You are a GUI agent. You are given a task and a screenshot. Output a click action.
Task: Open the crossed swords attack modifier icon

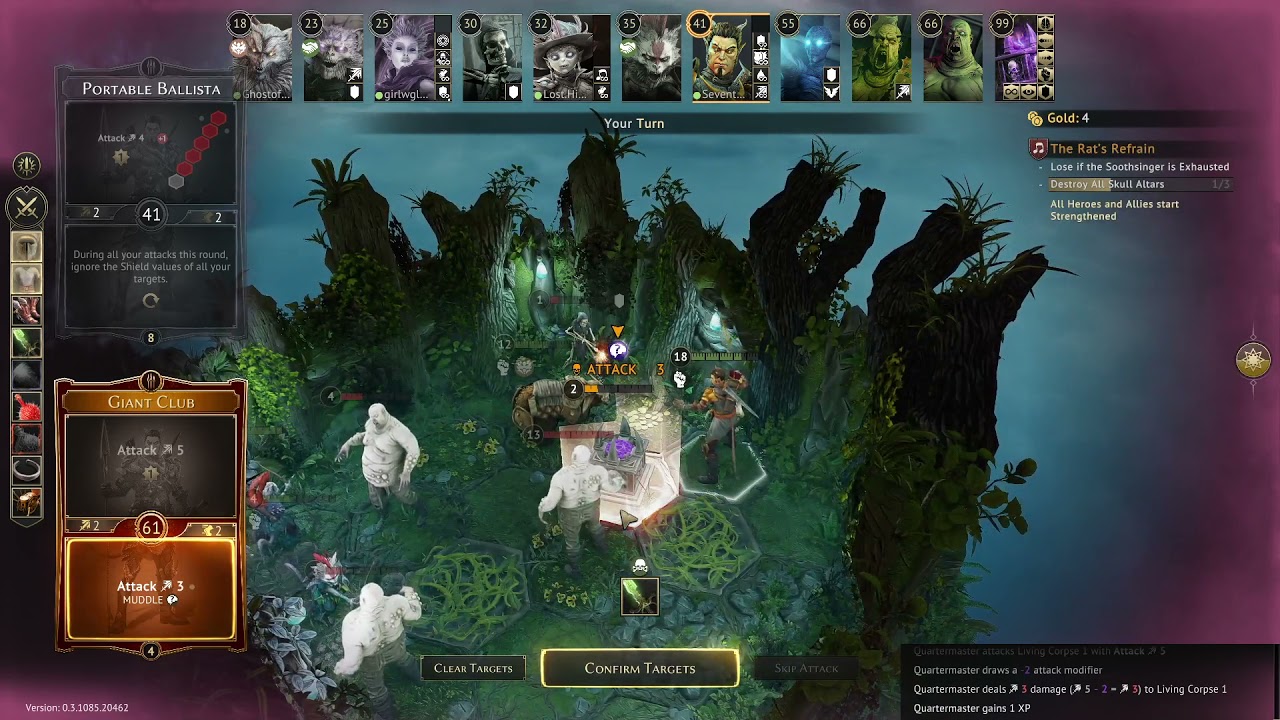[26, 207]
